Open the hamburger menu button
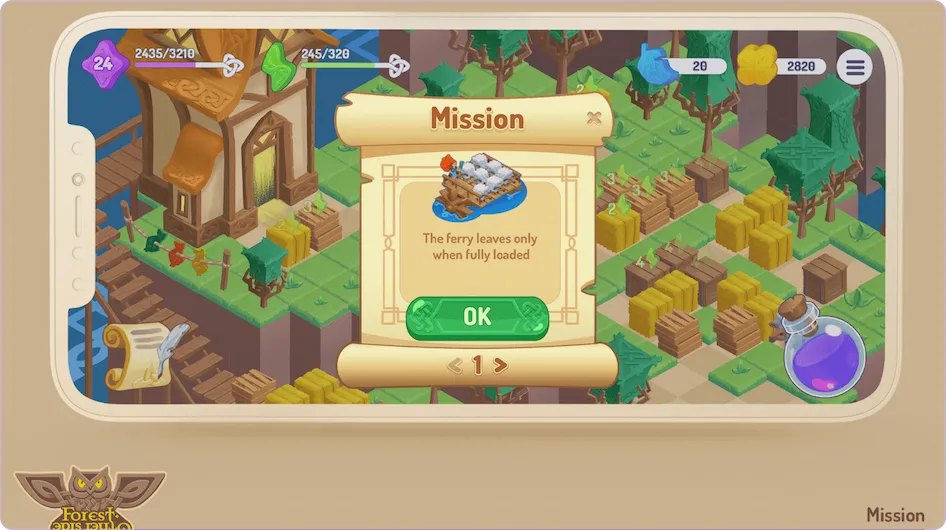Screen dimensions: 946x530 (x=854, y=67)
